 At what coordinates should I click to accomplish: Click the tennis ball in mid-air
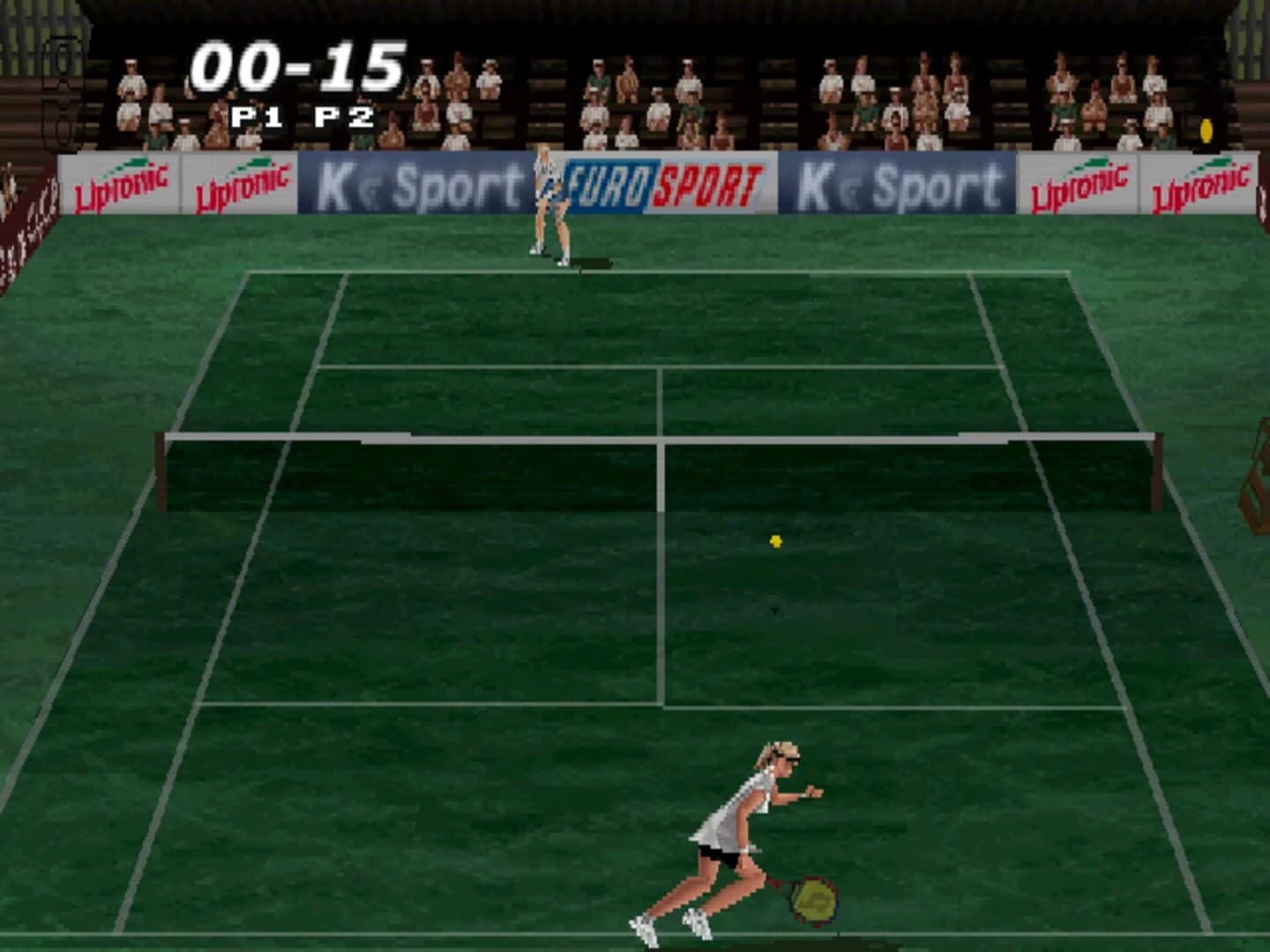pos(775,540)
